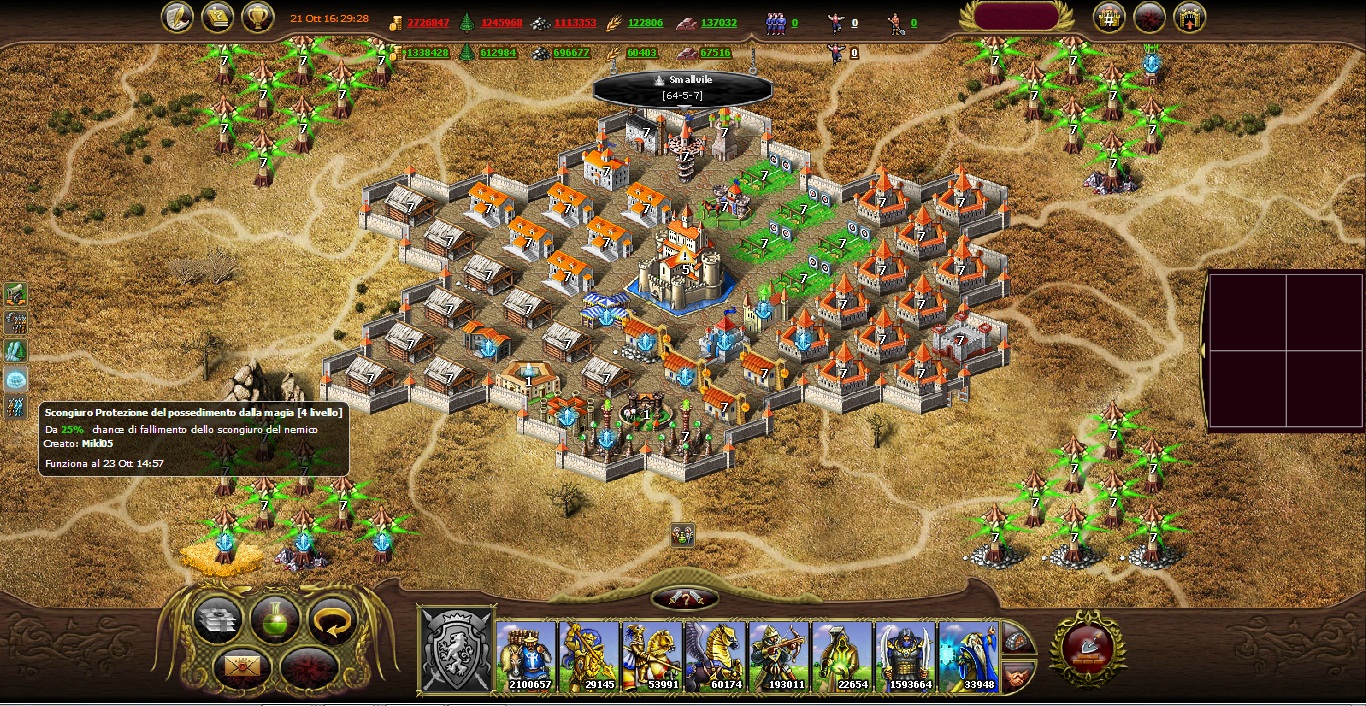Screen dimensions: 1366x706
Task: Click the dark minimap panel
Action: (x=1285, y=350)
